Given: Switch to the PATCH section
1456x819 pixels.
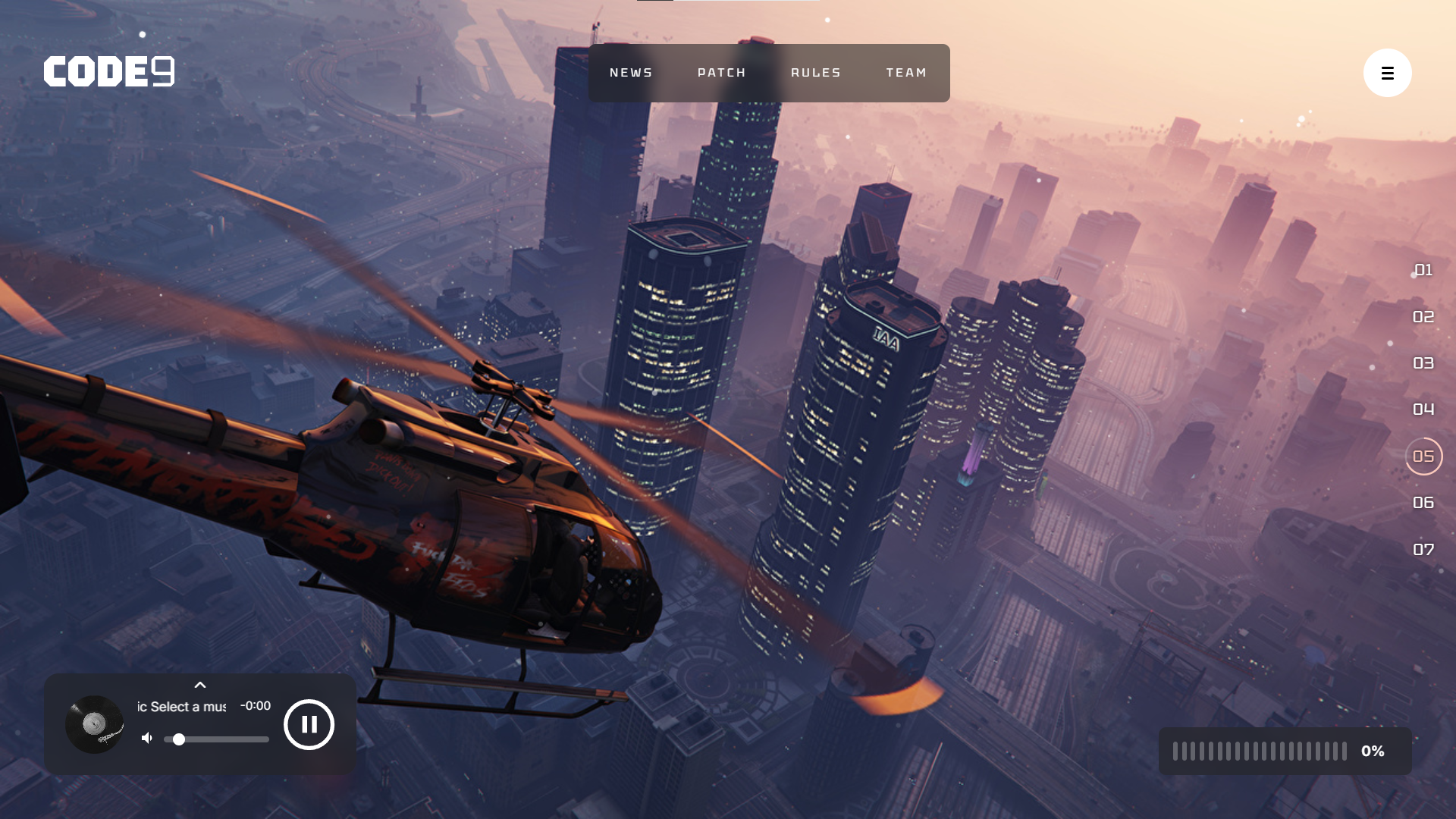Looking at the screenshot, I should [721, 72].
